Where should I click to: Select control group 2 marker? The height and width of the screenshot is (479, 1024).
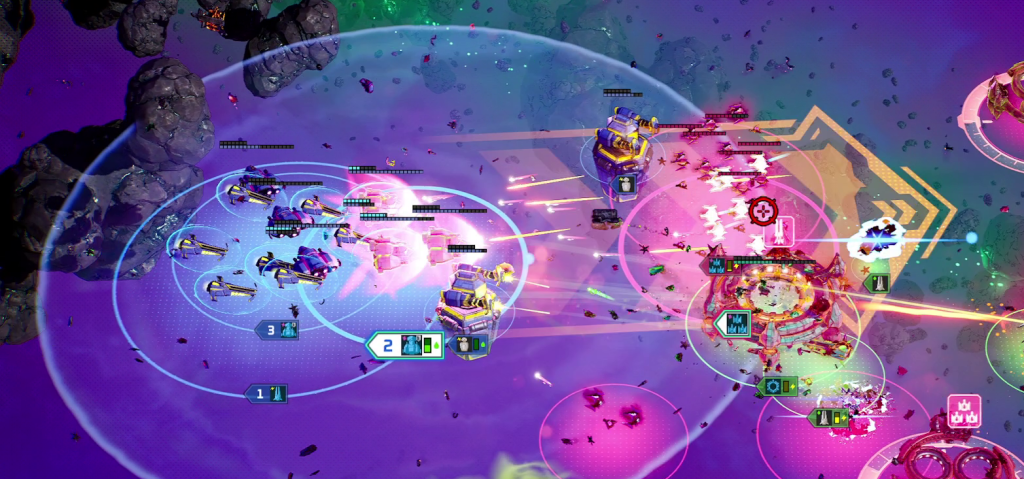tap(404, 346)
